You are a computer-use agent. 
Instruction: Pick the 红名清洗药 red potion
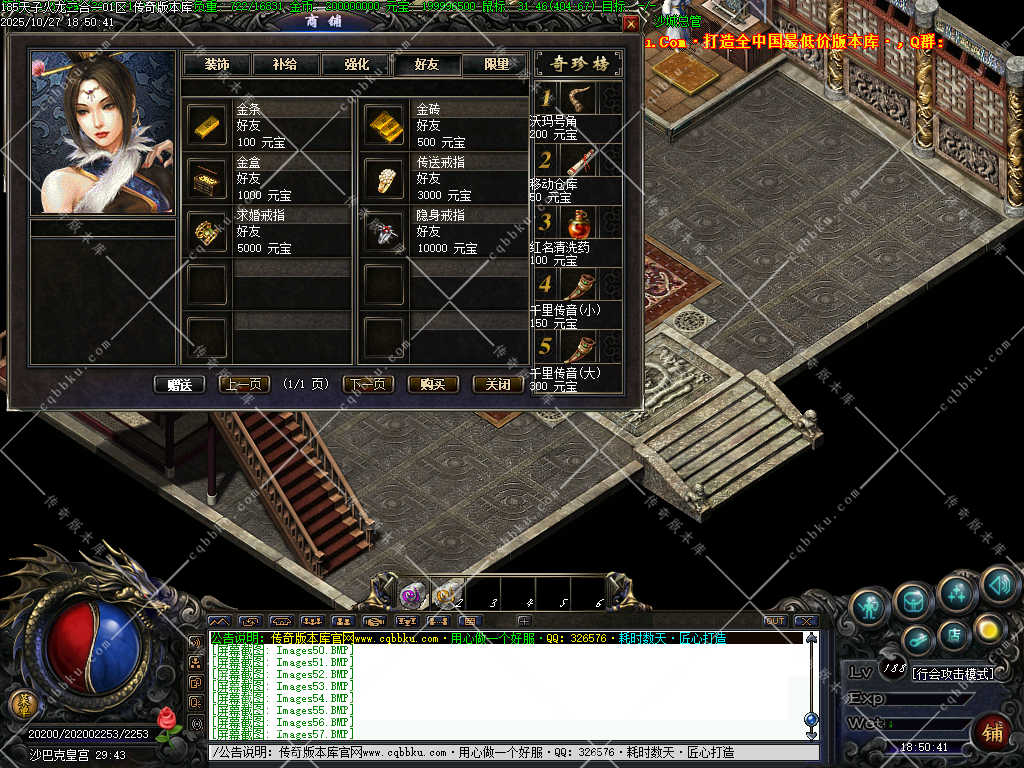[x=580, y=223]
